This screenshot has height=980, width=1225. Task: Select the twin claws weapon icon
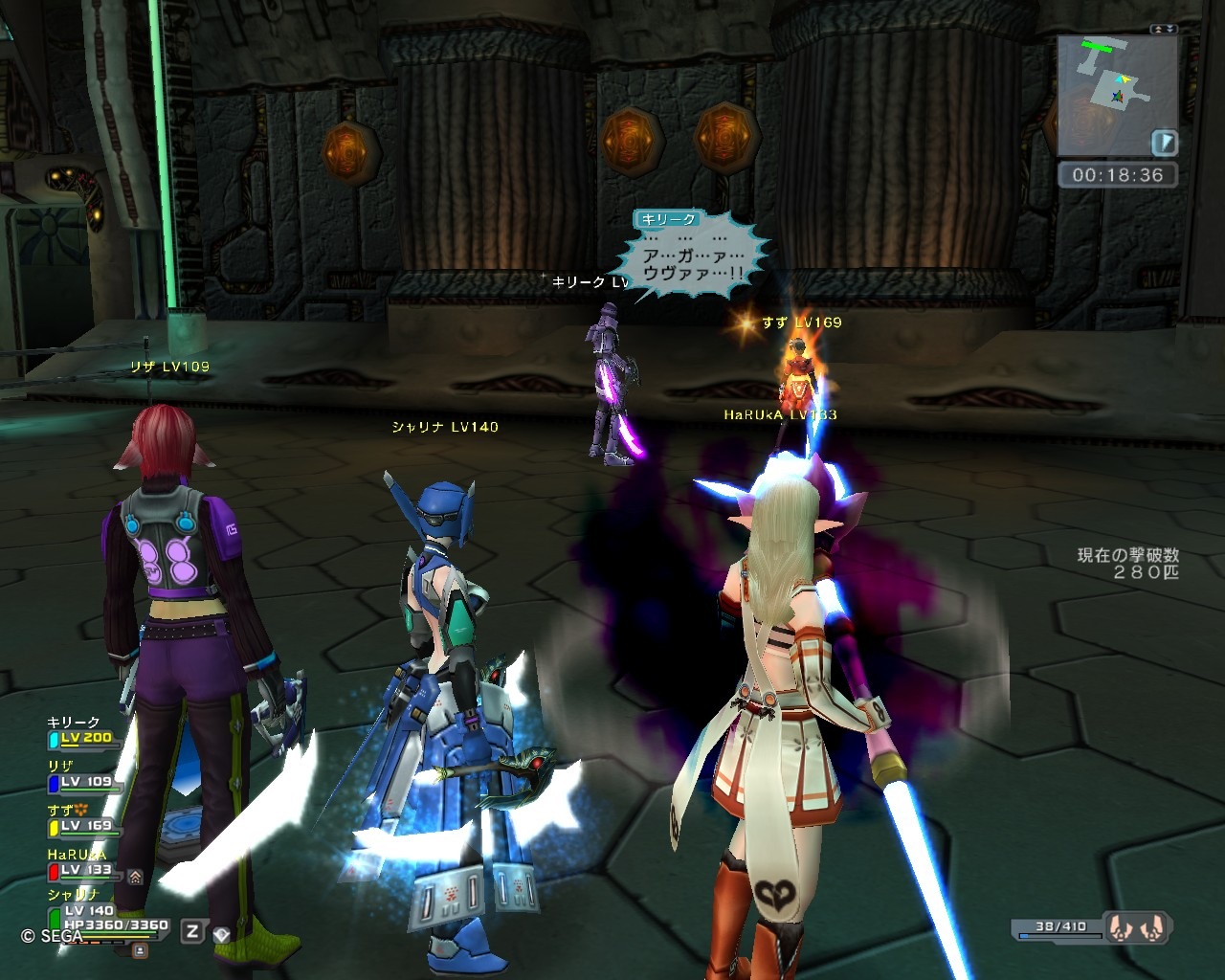click(1137, 927)
